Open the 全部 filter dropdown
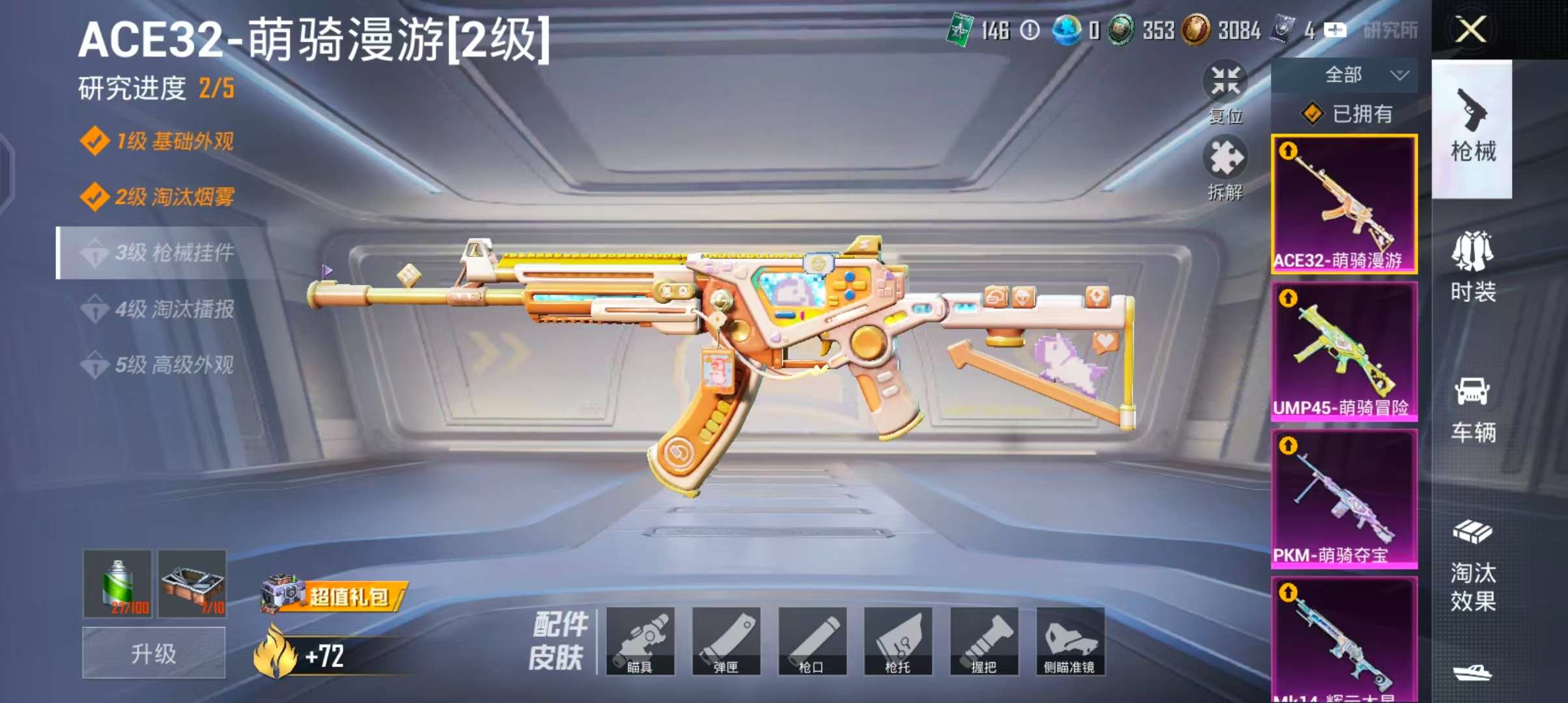 click(1344, 75)
